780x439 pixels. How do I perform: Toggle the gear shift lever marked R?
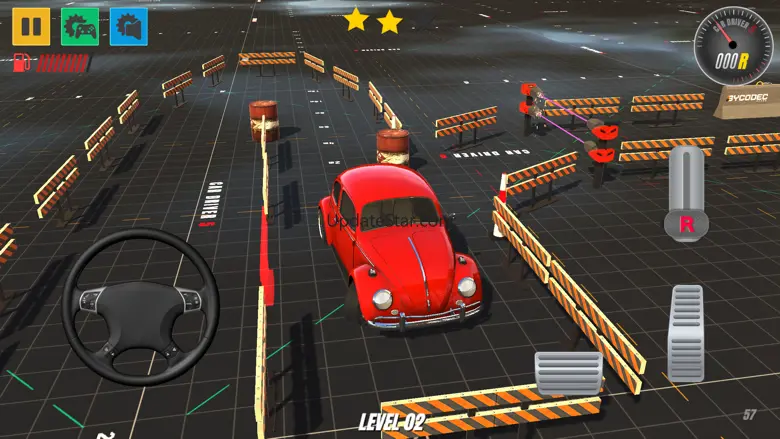tap(686, 194)
